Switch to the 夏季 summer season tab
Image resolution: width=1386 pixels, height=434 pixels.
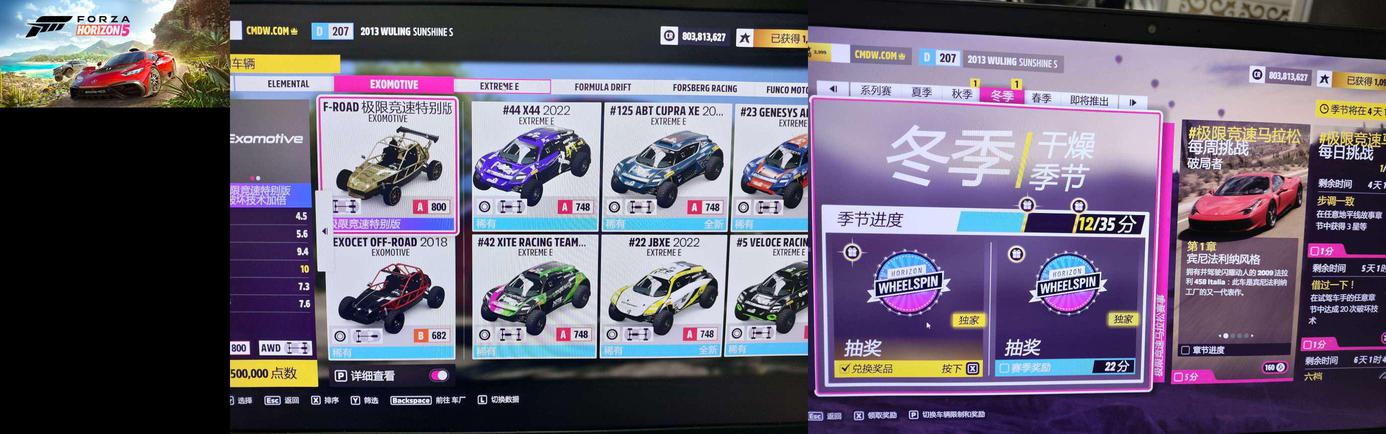click(x=921, y=92)
